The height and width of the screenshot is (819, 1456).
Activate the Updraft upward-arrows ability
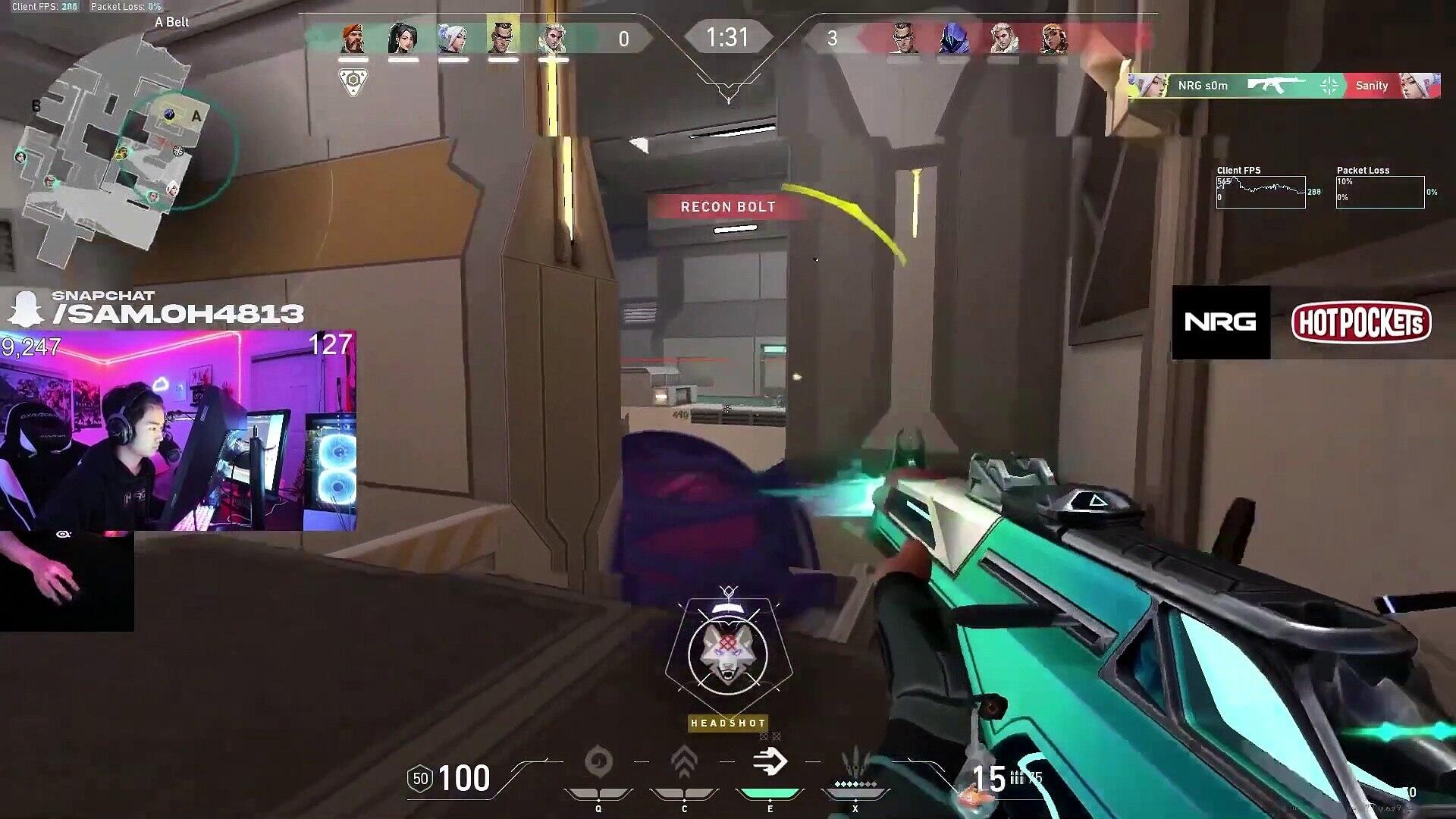pos(684,763)
